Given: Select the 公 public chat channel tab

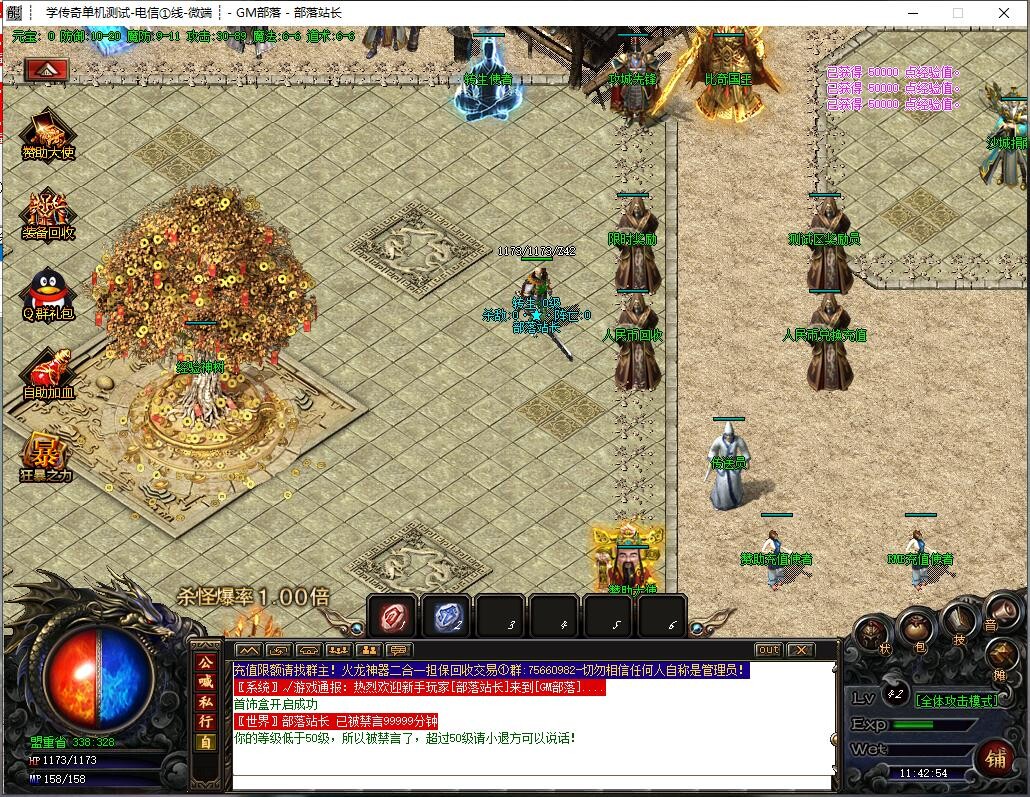Looking at the screenshot, I should pos(204,662).
